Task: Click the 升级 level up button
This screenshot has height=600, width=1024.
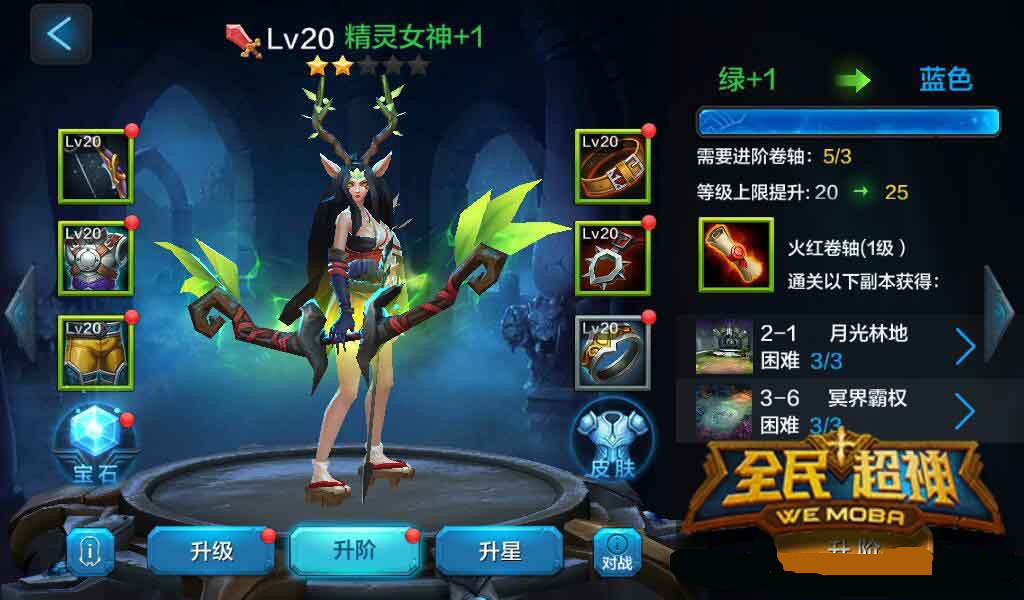Action: coord(211,551)
